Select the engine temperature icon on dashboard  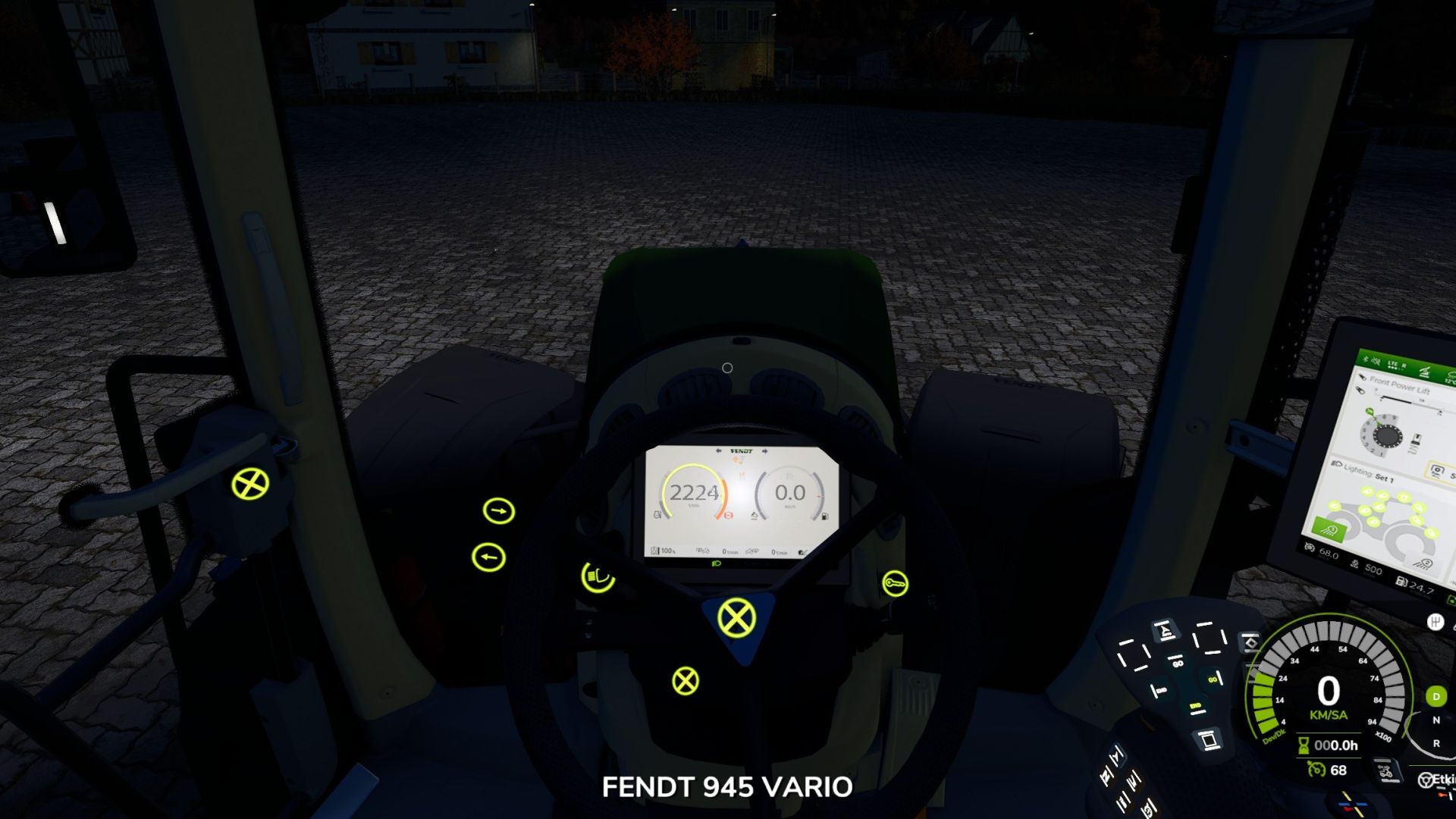657,515
